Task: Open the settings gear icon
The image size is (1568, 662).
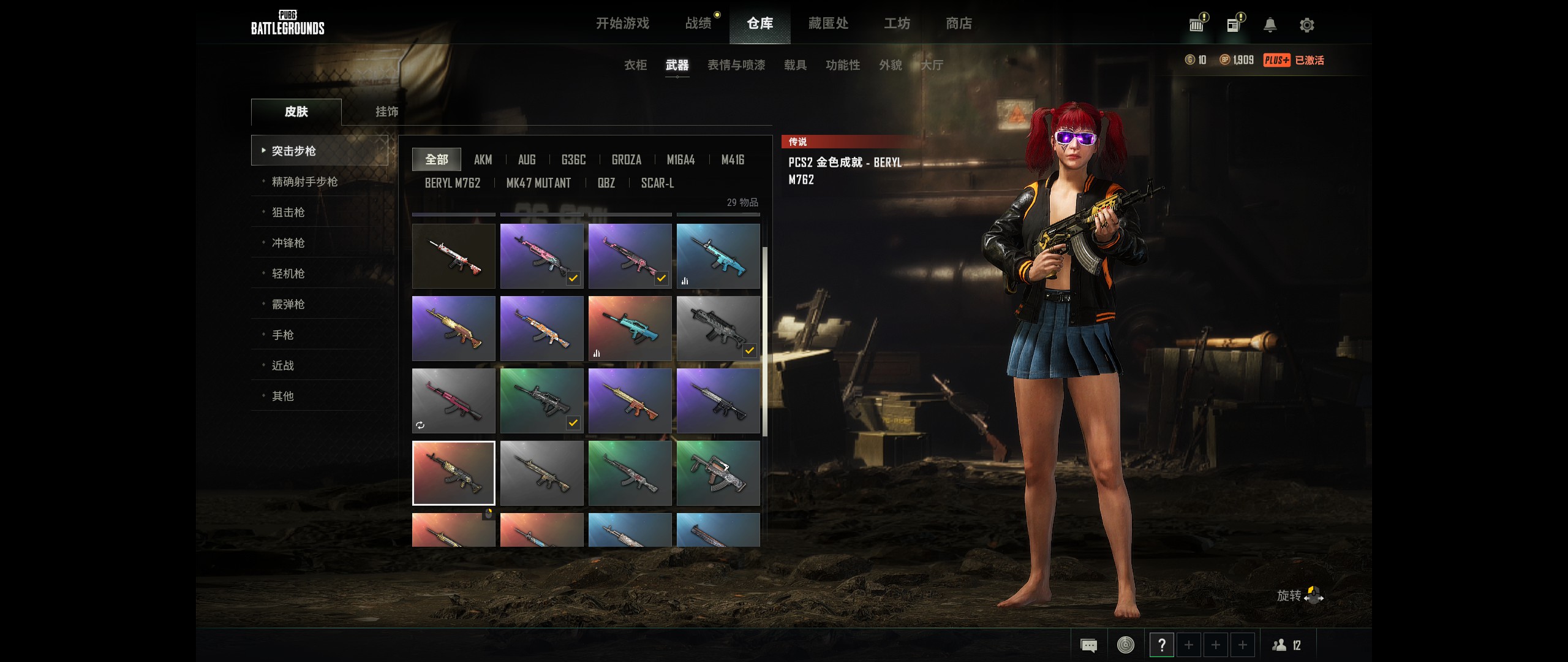Action: 1306,25
